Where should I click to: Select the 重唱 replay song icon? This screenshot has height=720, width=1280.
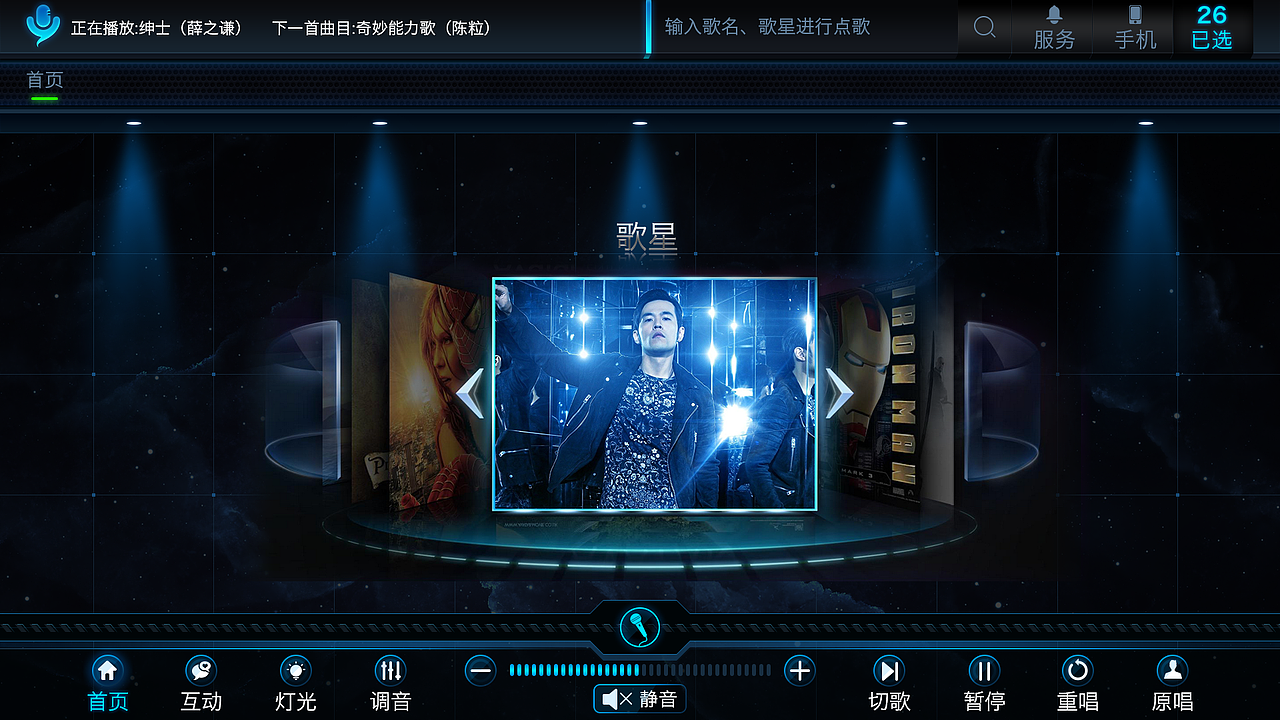point(1077,680)
